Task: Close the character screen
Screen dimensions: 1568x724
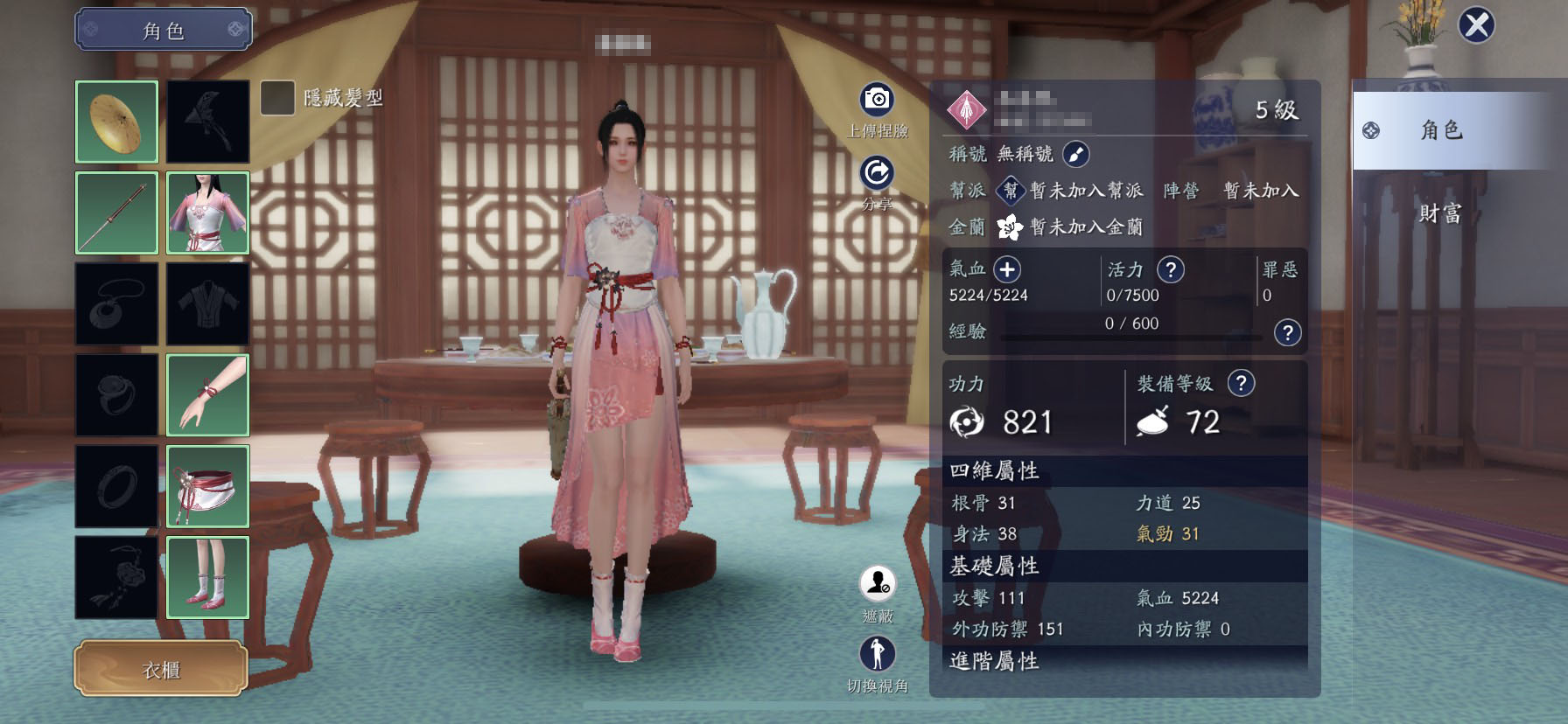Action: [x=1476, y=25]
